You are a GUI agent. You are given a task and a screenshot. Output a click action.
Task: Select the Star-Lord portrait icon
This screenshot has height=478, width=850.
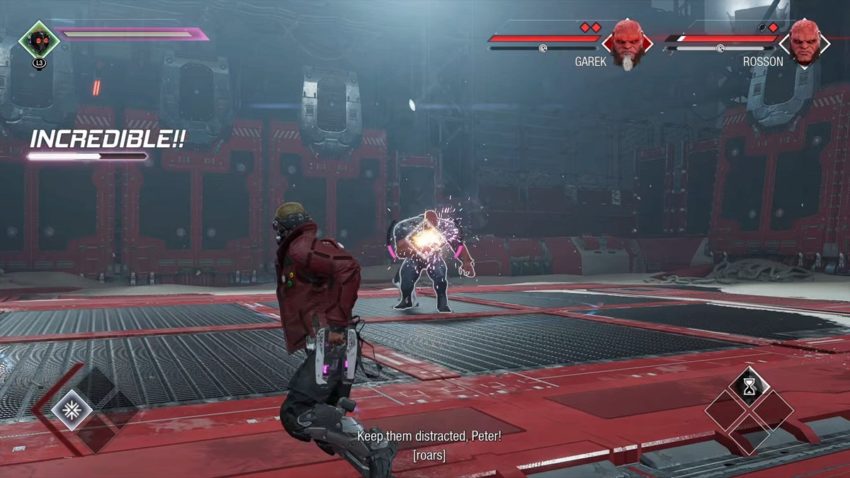click(x=39, y=40)
